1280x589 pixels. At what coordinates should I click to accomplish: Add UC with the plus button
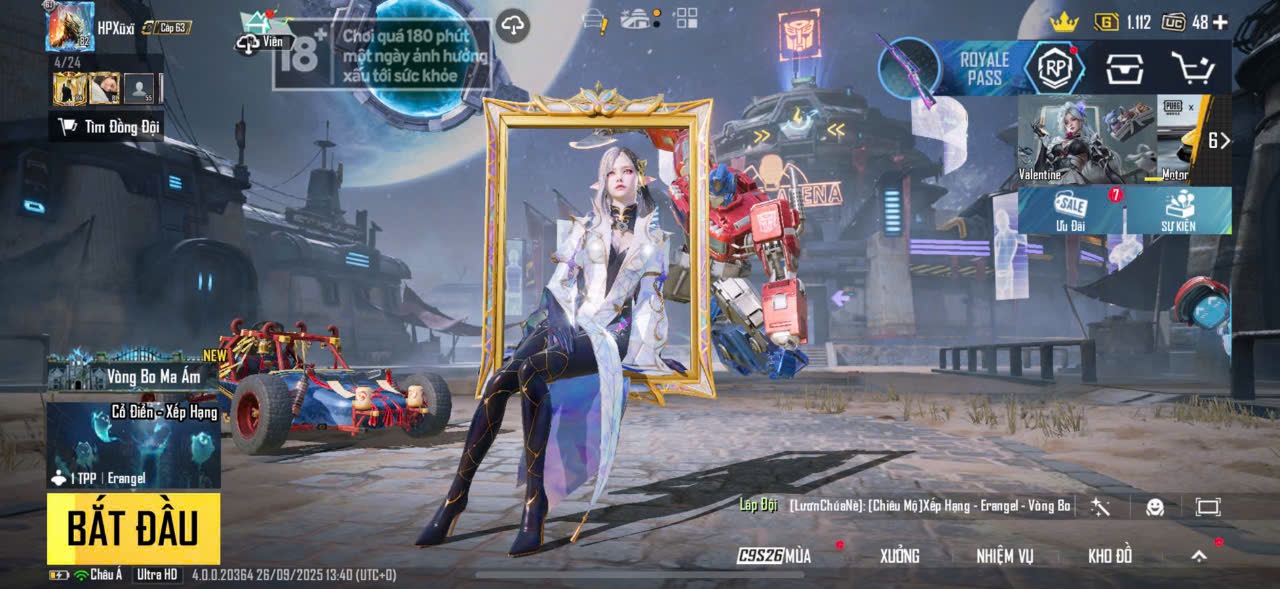click(1220, 22)
